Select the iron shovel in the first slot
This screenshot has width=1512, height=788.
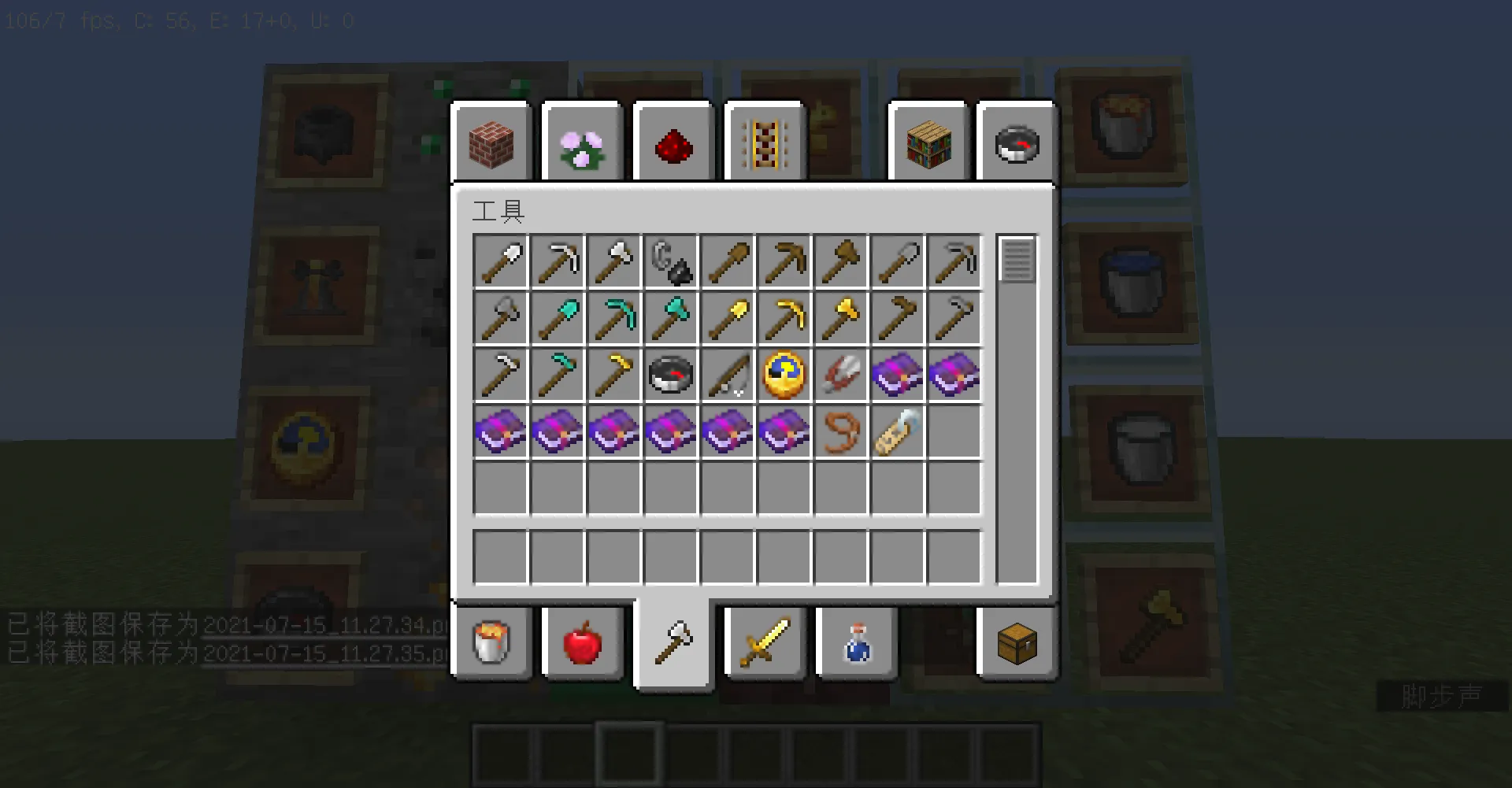(x=502, y=262)
